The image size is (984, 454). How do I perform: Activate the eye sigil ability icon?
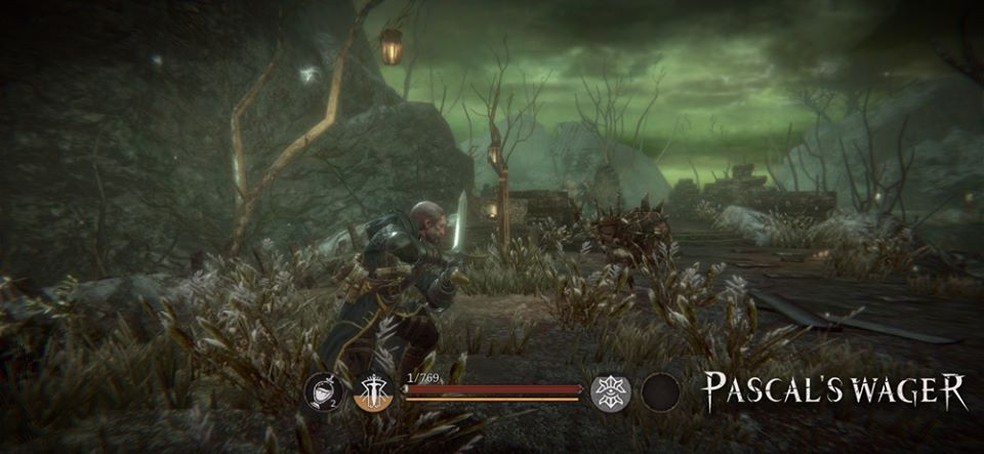(609, 391)
